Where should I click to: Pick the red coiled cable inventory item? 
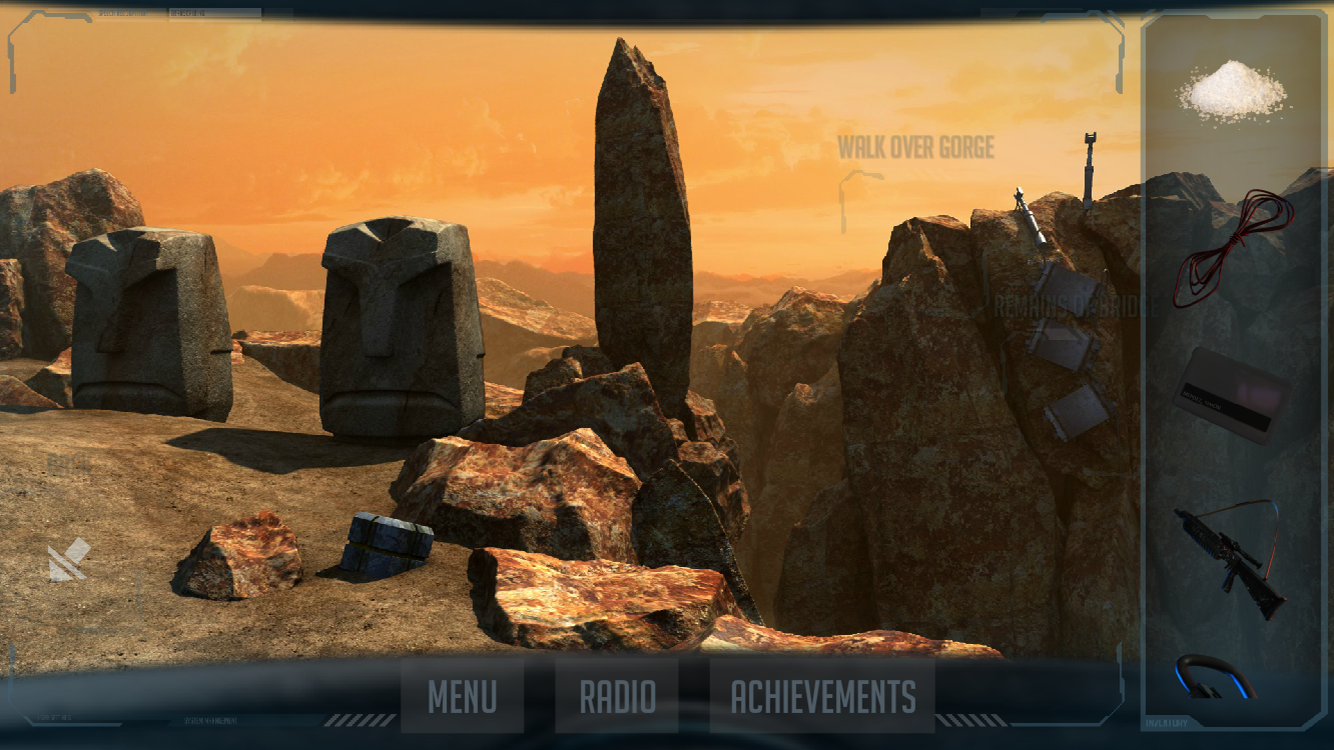point(1232,246)
